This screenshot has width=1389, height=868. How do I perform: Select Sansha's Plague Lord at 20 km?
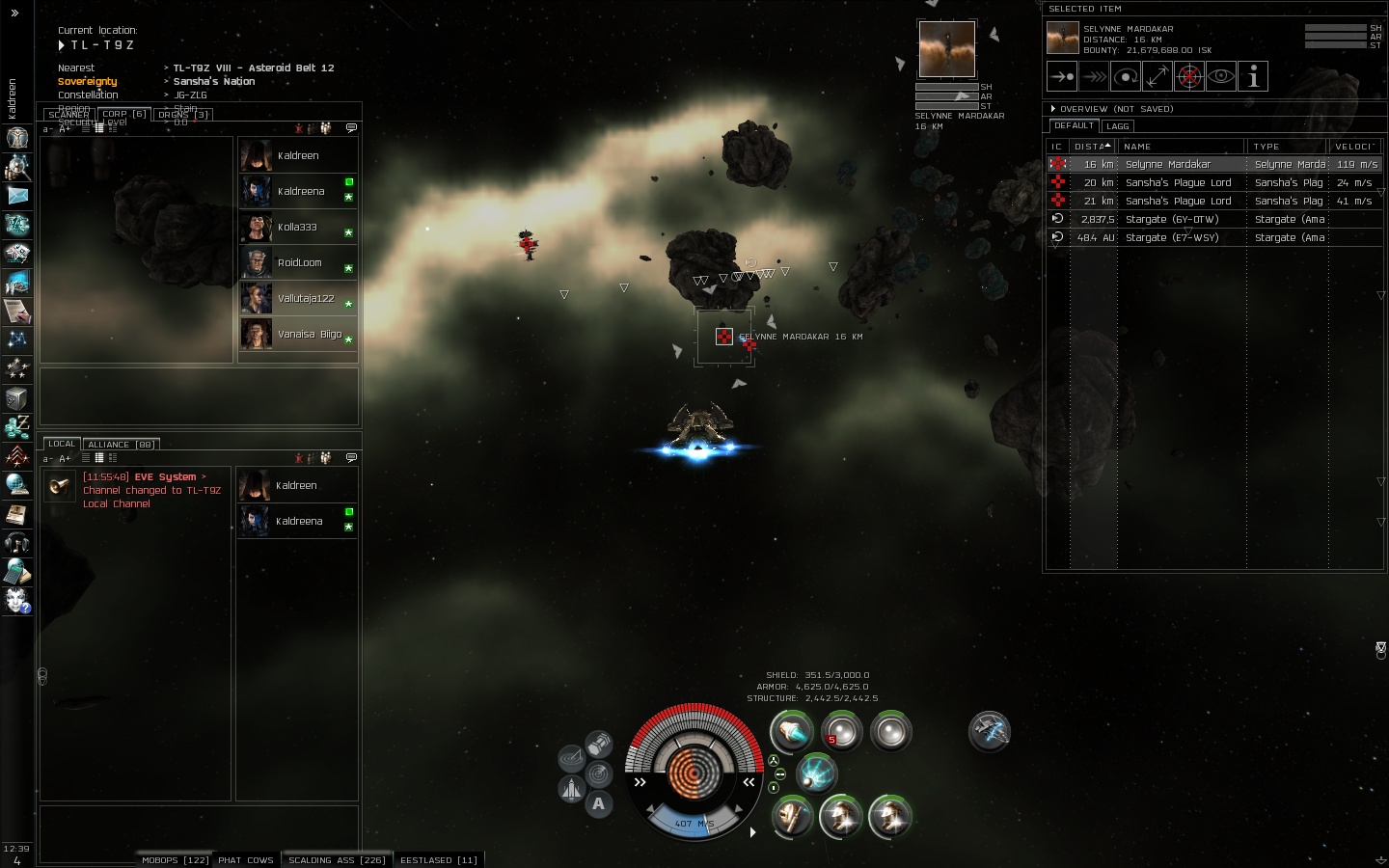1178,183
